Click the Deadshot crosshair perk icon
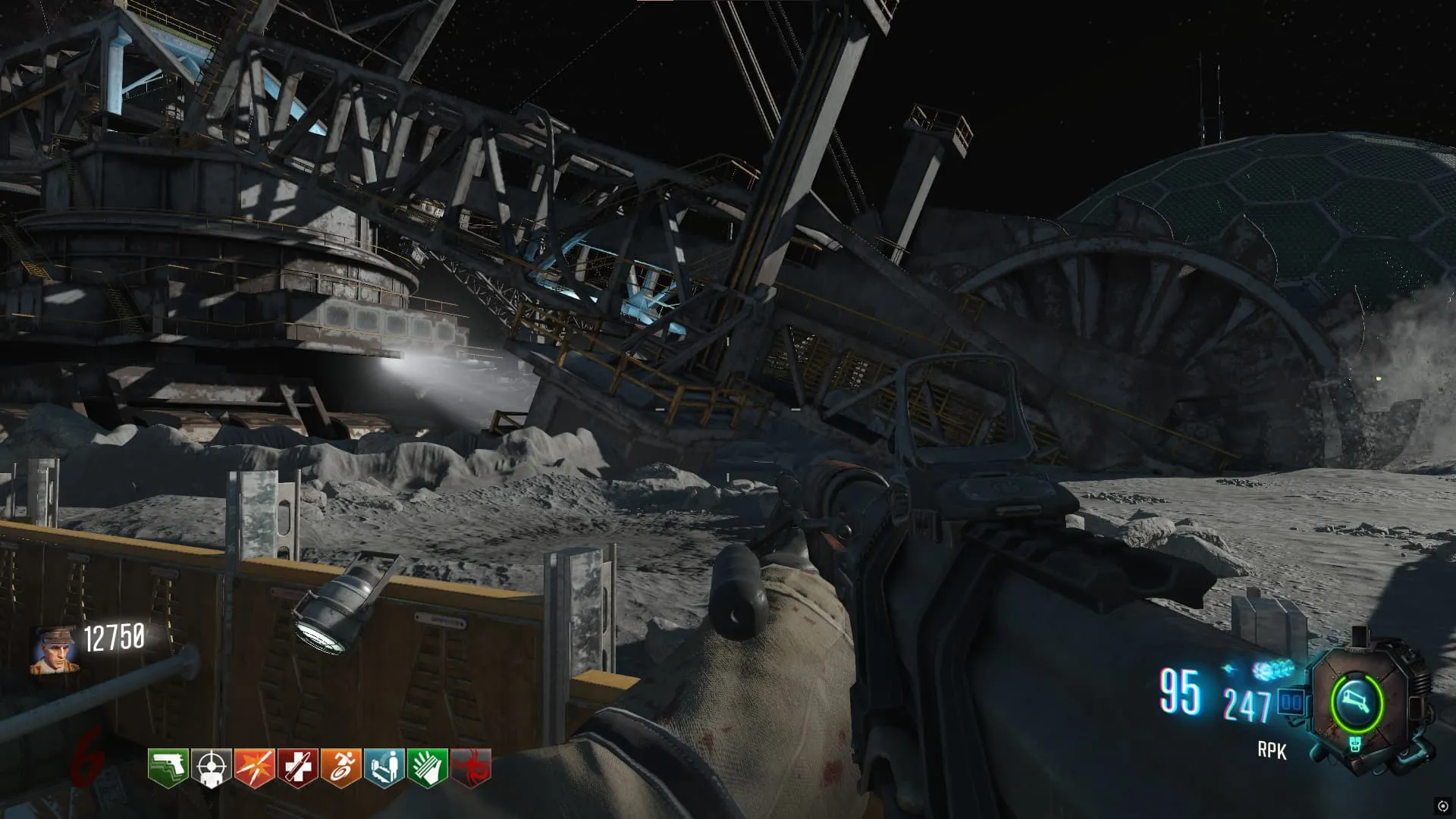The height and width of the screenshot is (819, 1456). [x=211, y=767]
